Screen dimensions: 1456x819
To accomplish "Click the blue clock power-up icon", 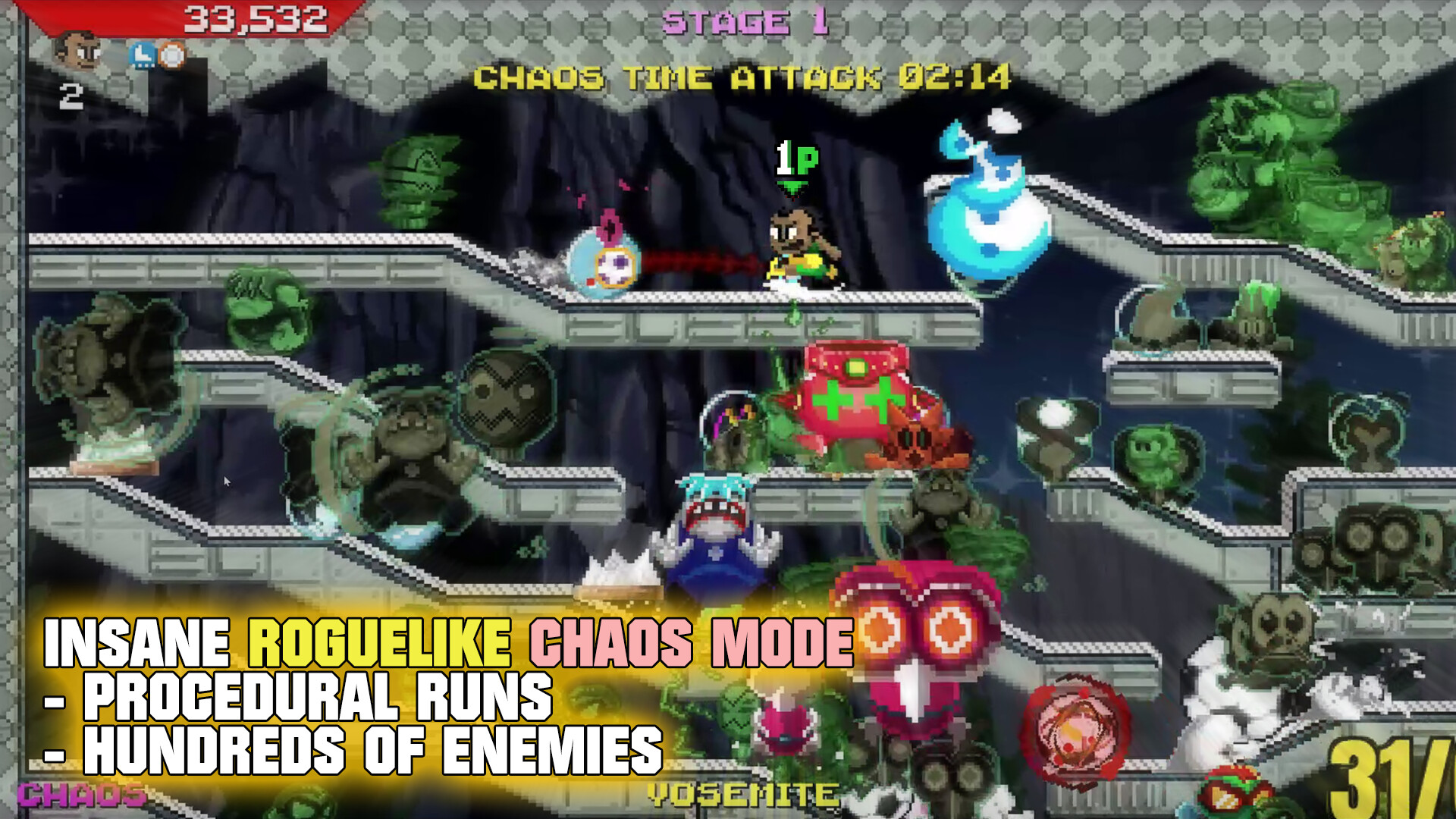I will click(143, 55).
